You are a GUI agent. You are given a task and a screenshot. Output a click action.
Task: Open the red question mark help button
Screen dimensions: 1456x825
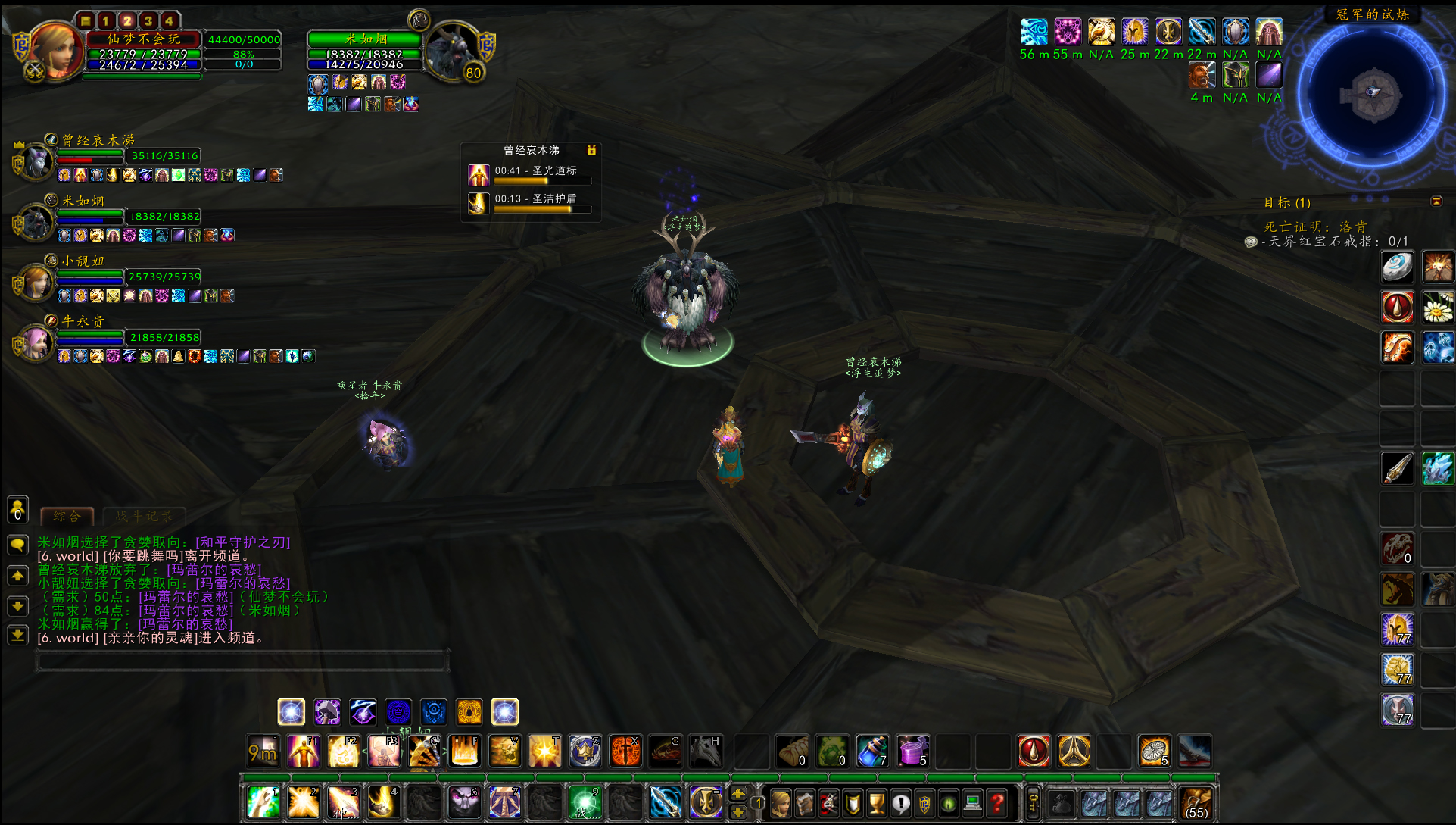click(x=997, y=802)
